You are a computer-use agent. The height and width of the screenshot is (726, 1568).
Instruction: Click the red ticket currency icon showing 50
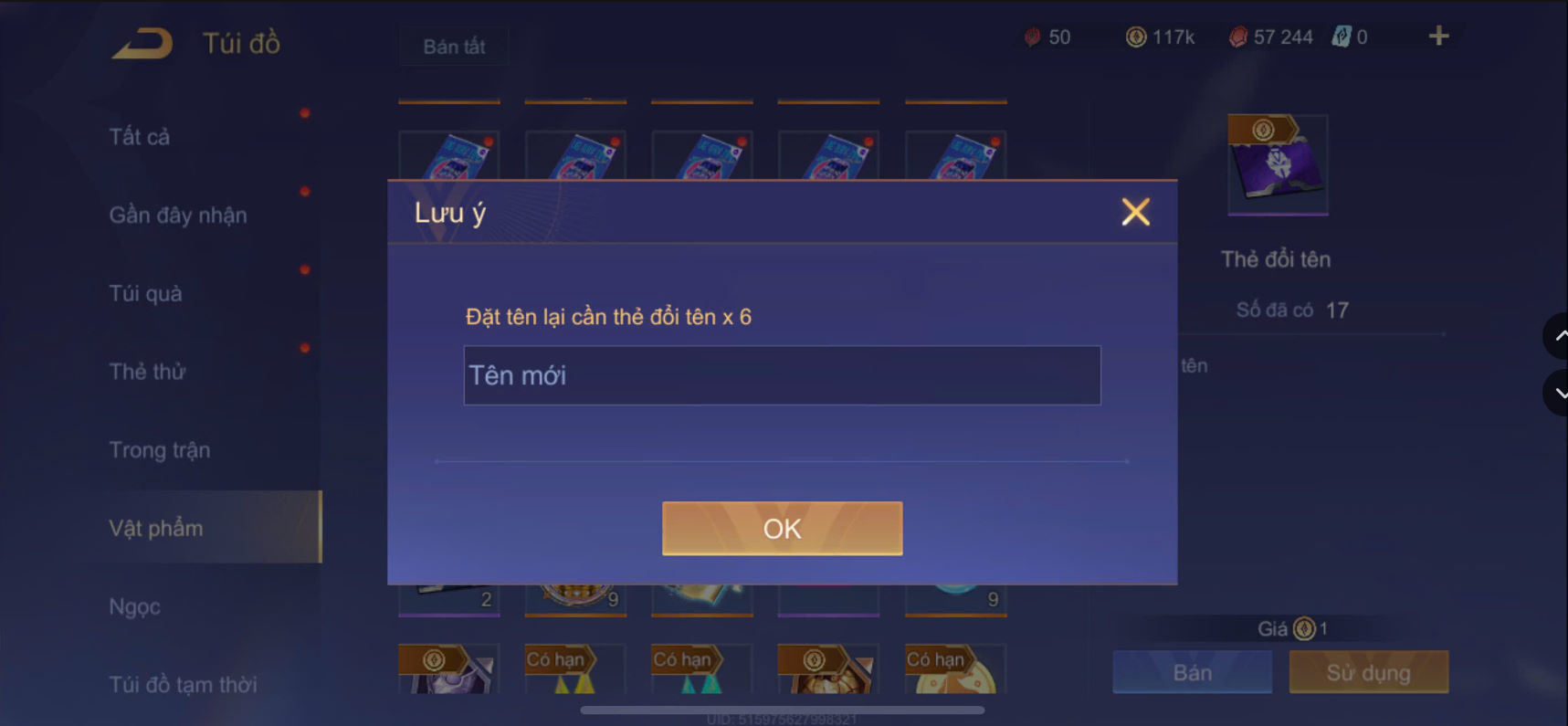1031,37
